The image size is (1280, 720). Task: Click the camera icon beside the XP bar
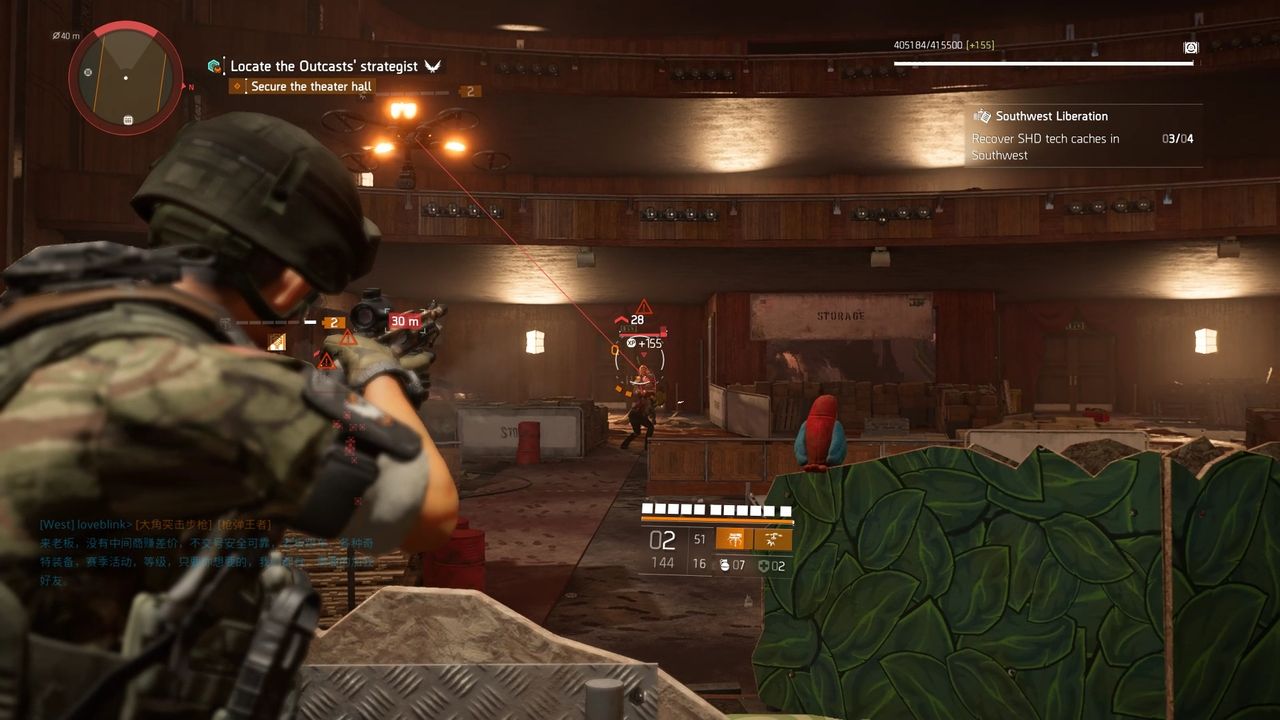pyautogui.click(x=1190, y=47)
